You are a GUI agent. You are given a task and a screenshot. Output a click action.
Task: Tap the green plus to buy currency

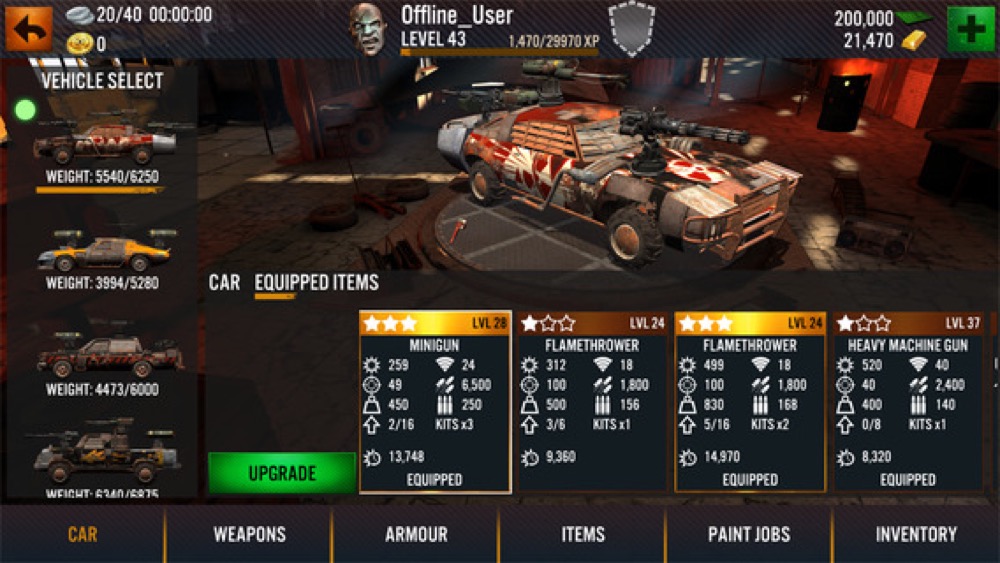pyautogui.click(x=967, y=27)
